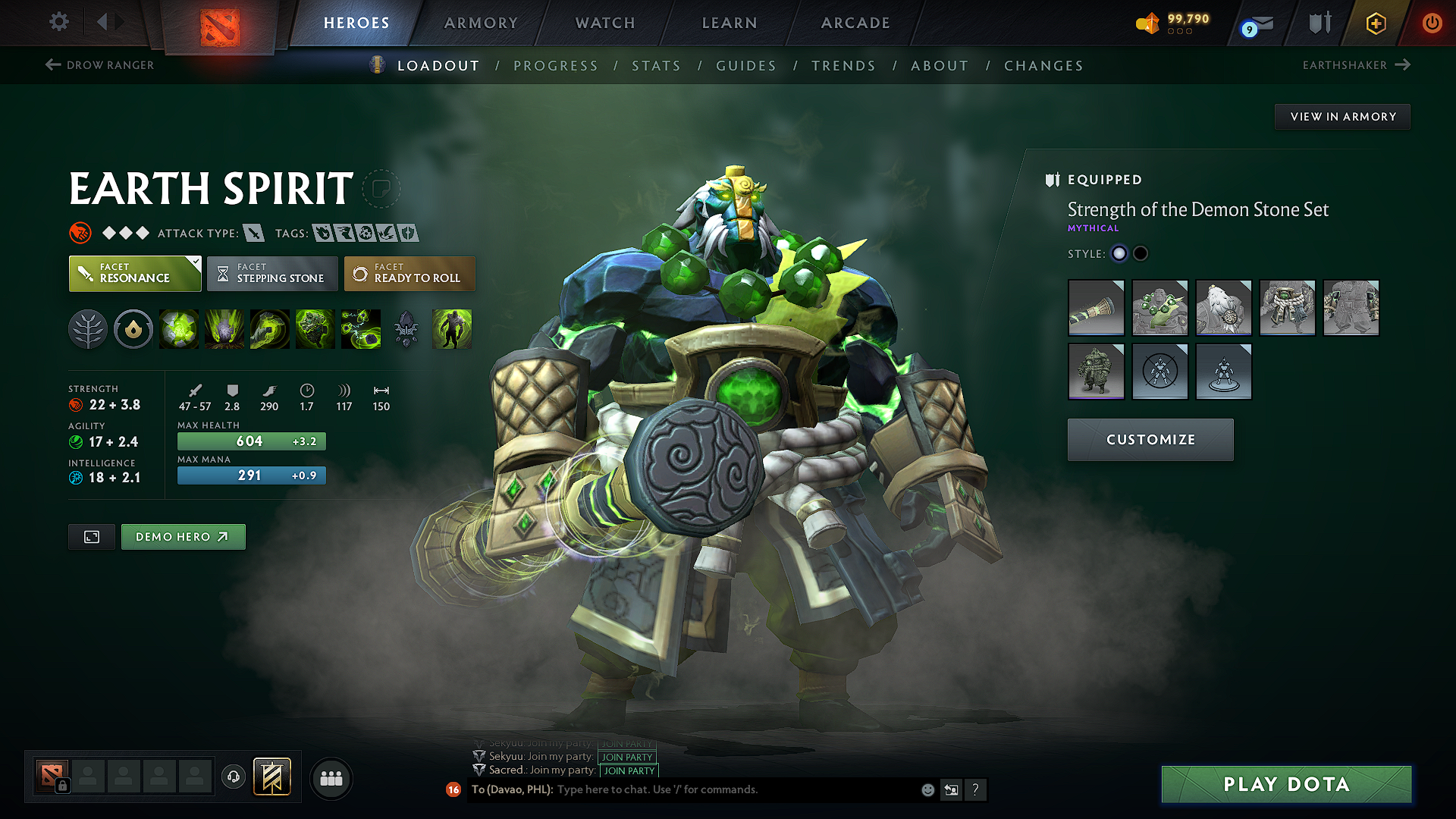Expand the hero loadout fullscreen view icon
The width and height of the screenshot is (1456, 819).
[x=91, y=536]
